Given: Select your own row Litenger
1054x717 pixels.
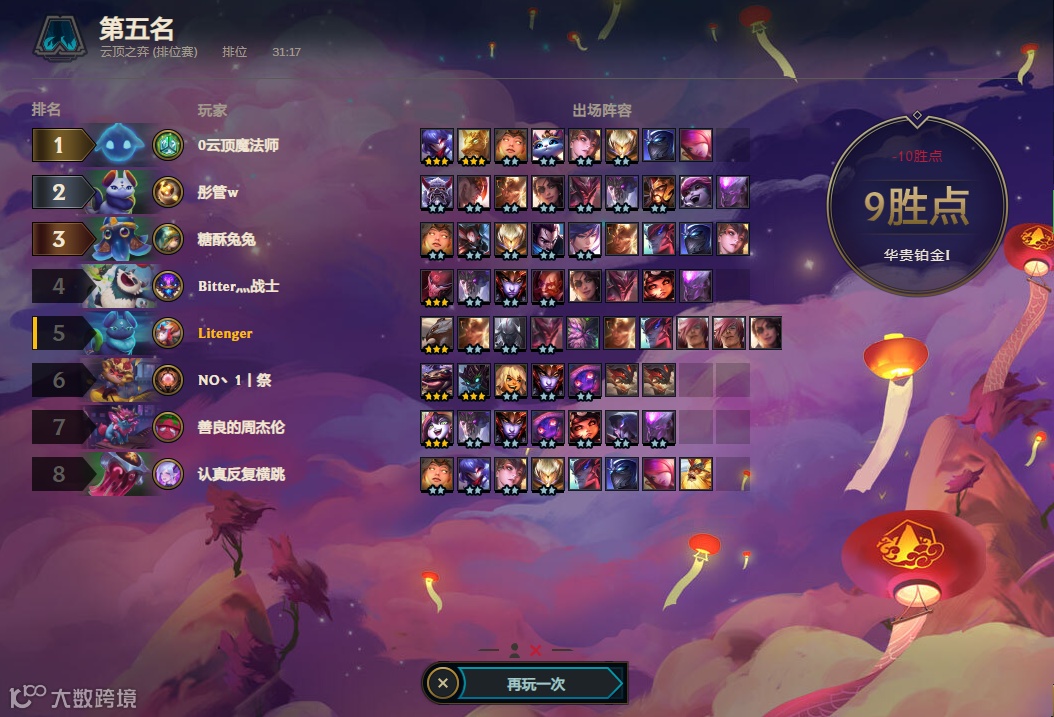Looking at the screenshot, I should (225, 333).
